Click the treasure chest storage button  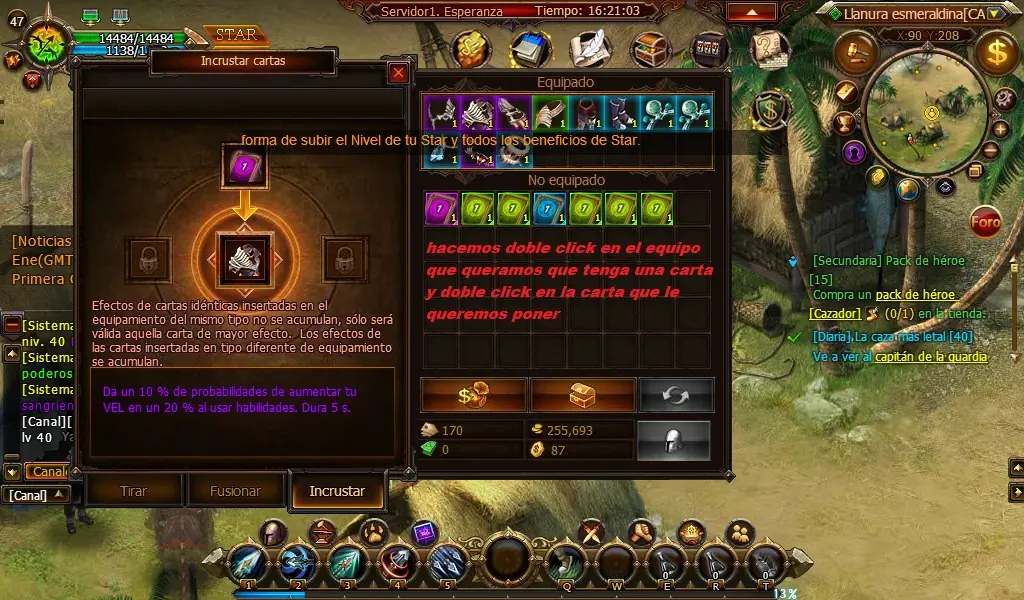pos(582,395)
